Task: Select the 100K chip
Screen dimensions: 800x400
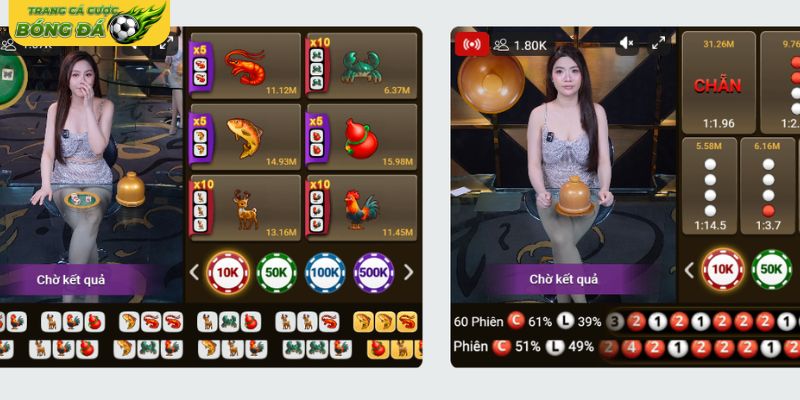Action: [x=325, y=271]
